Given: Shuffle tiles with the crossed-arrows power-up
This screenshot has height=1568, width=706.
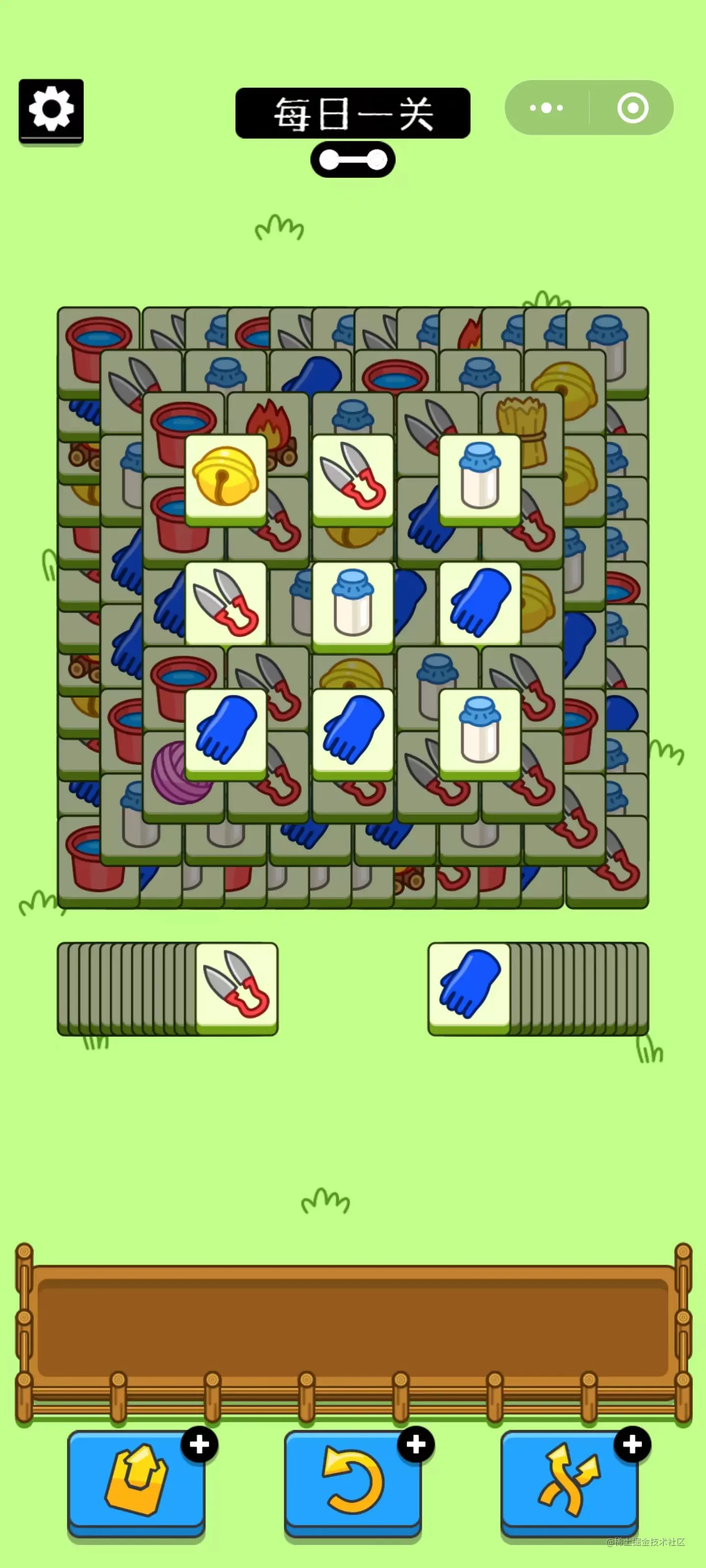Looking at the screenshot, I should [569, 1480].
